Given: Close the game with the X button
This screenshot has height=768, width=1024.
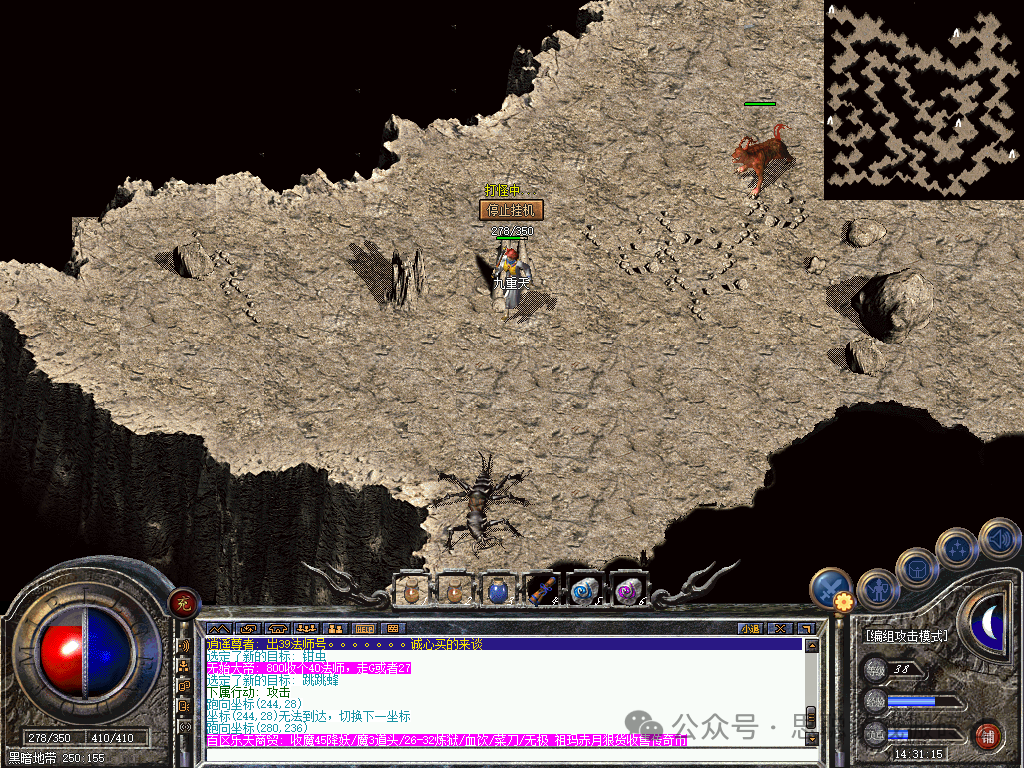Looking at the screenshot, I should click(x=779, y=628).
